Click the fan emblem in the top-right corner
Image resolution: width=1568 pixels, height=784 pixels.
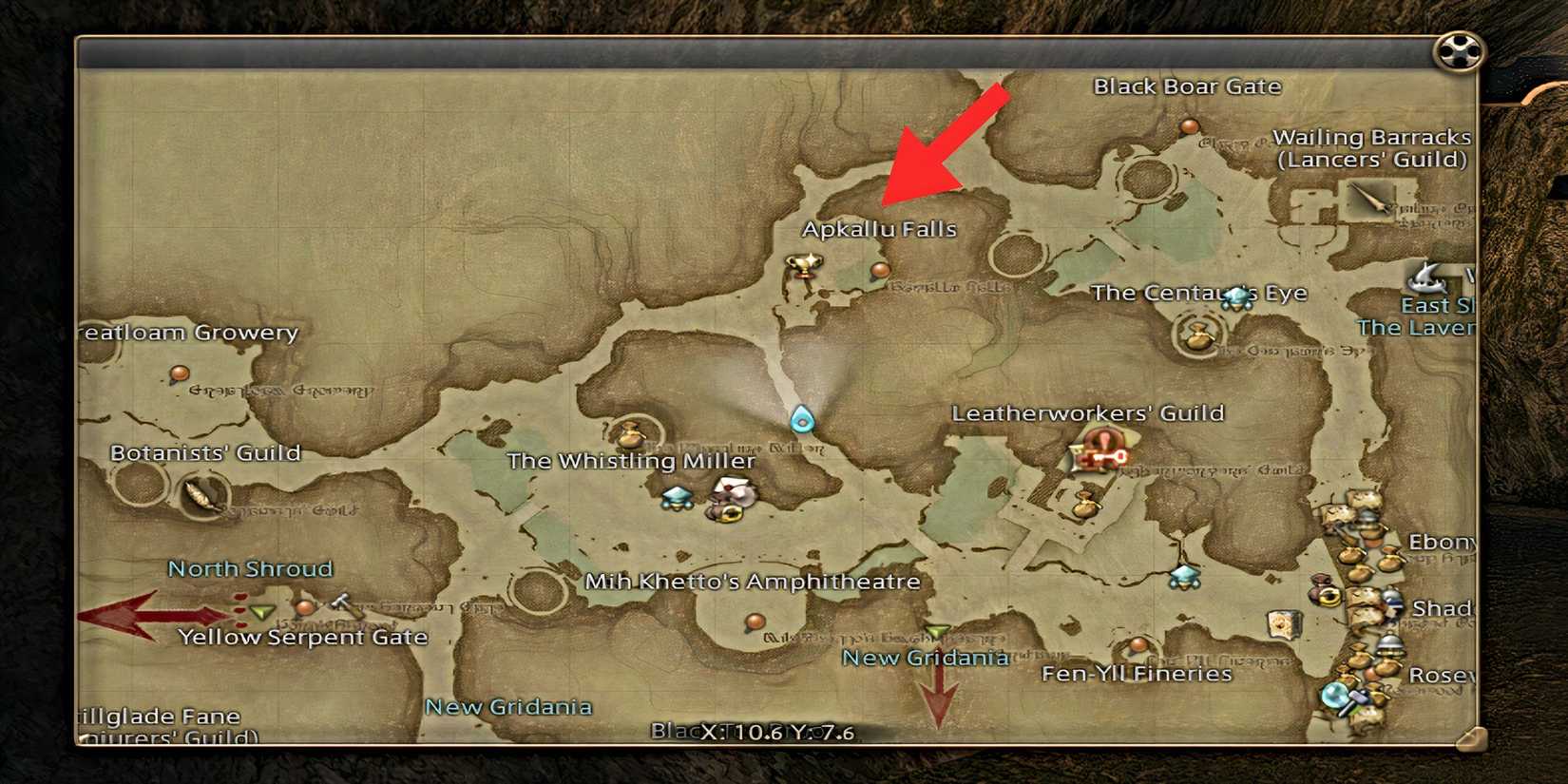(1457, 52)
